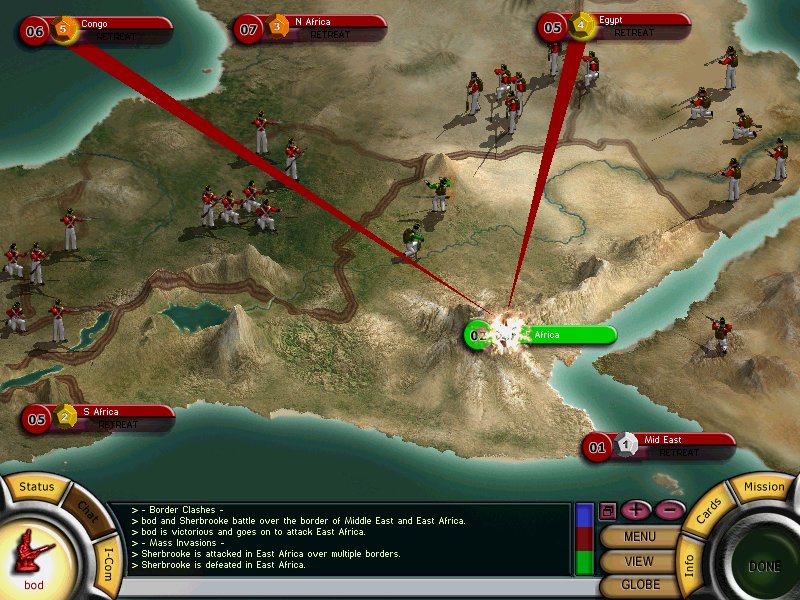Open the Chat panel
The image size is (800, 600).
(x=89, y=509)
